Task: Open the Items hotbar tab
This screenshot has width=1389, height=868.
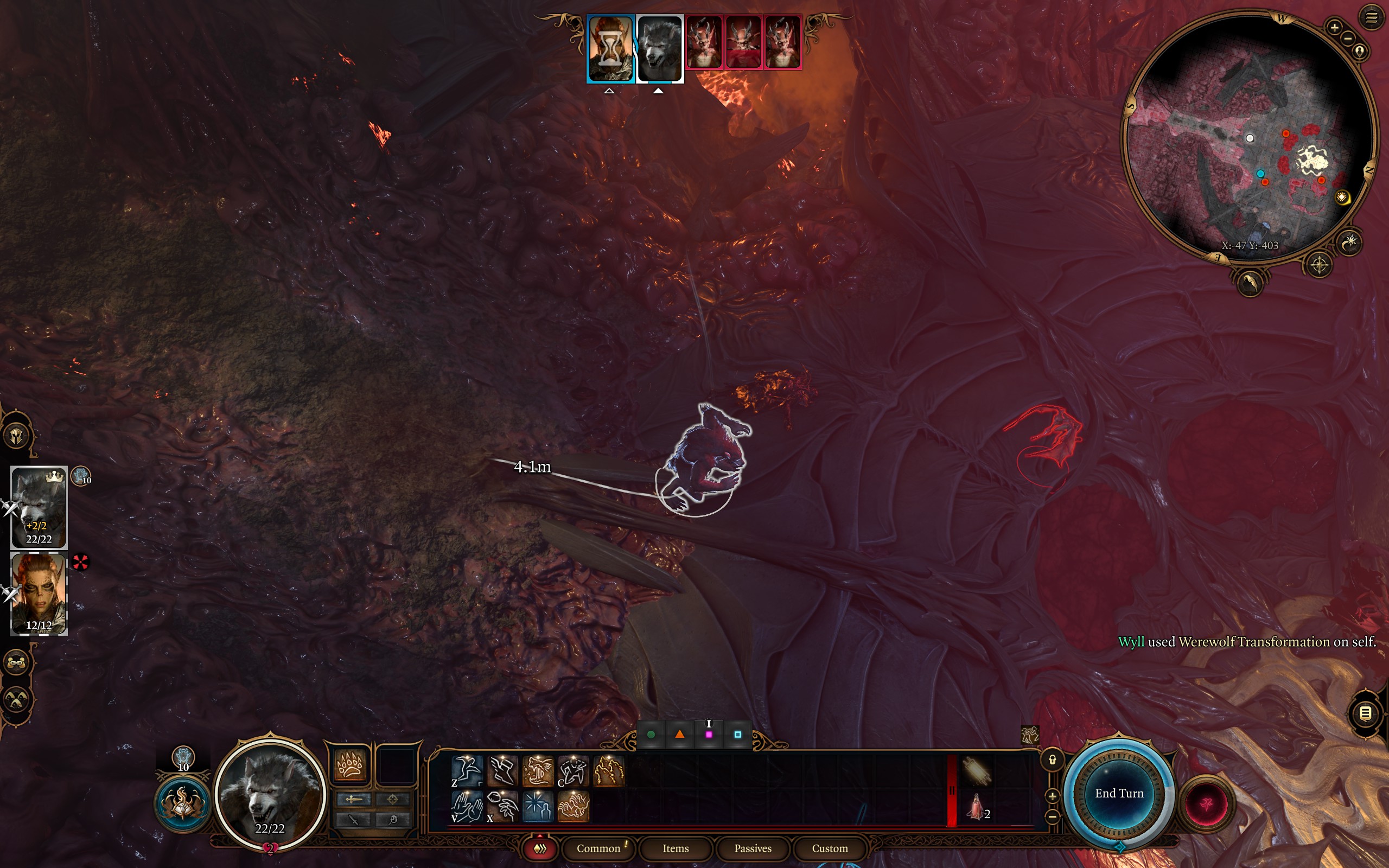Action: pos(676,848)
